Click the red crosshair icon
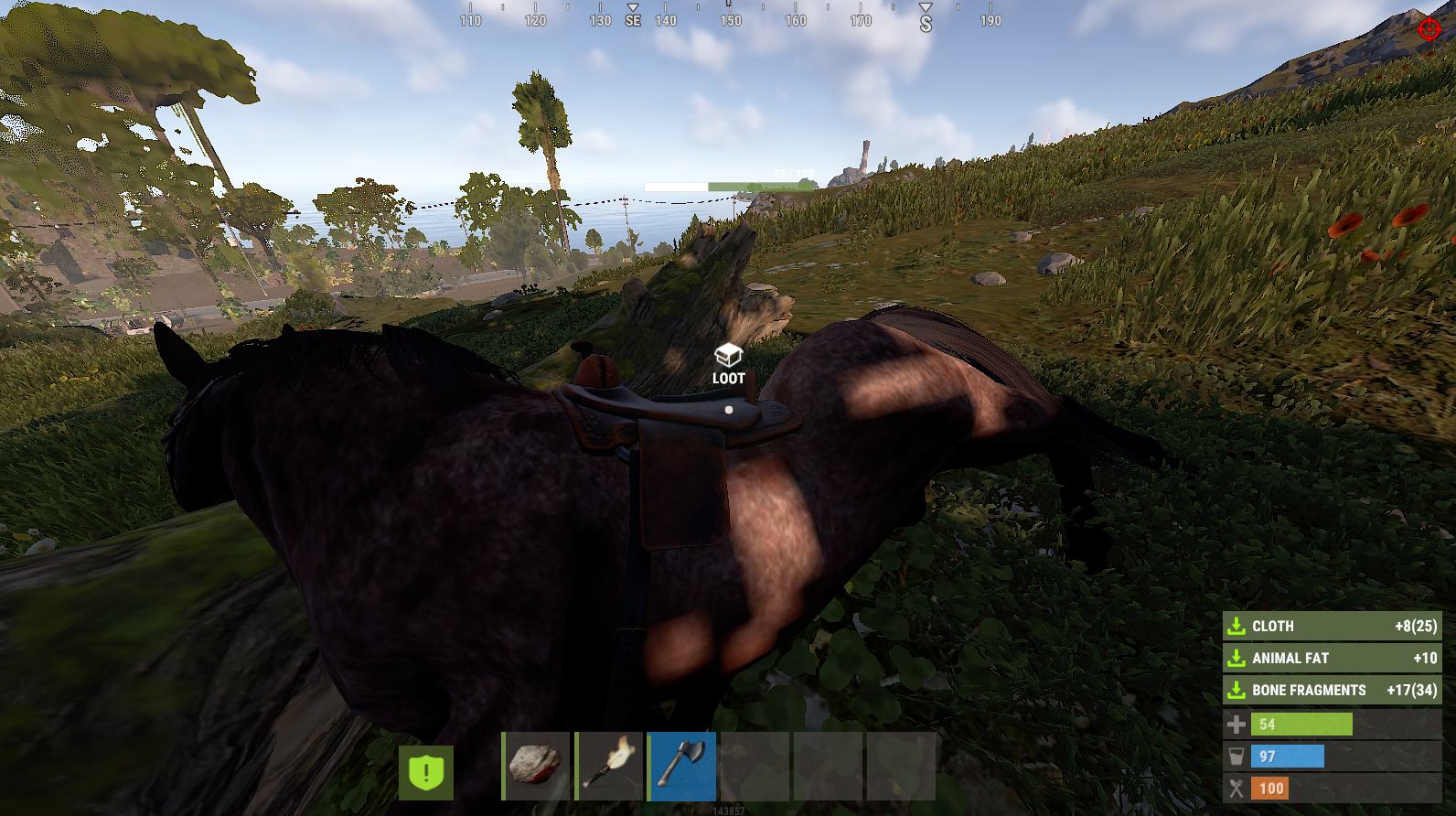The width and height of the screenshot is (1456, 816). (x=1429, y=29)
